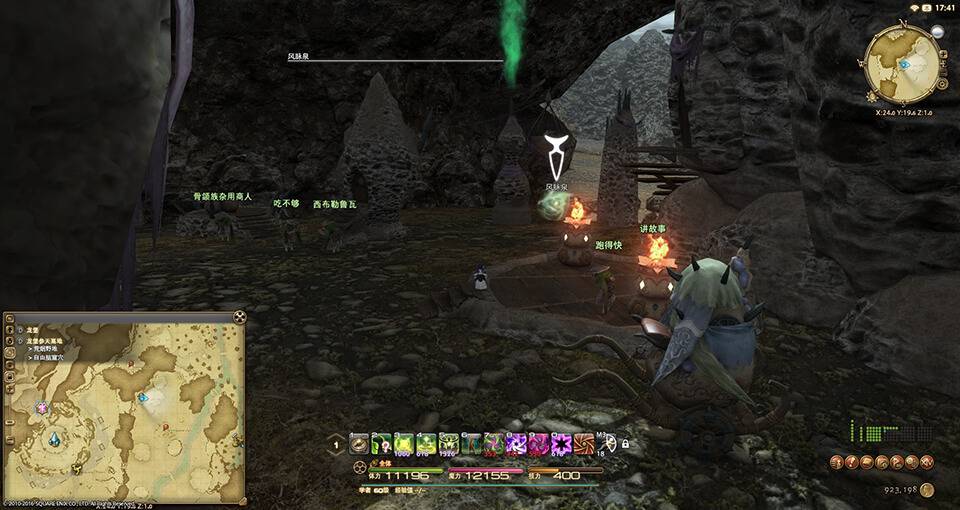Activate the compass ability in hotbar slot 1

pos(358,444)
